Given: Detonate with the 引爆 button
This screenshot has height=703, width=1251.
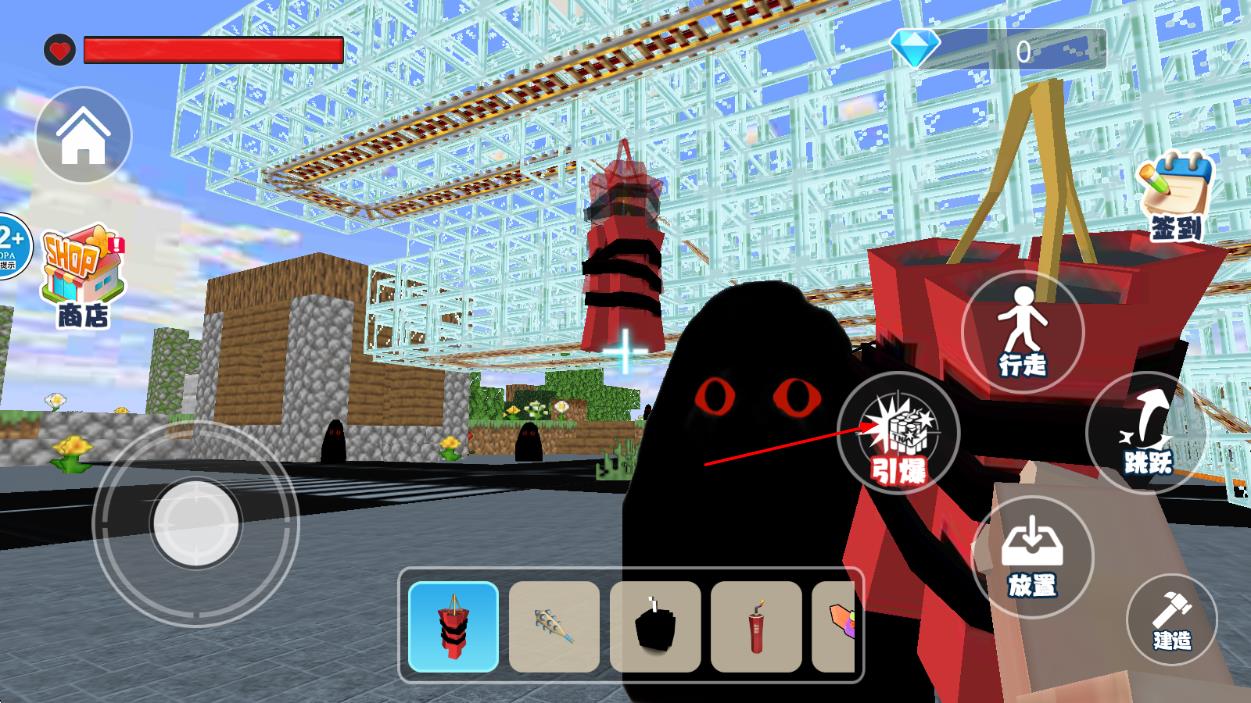Looking at the screenshot, I should tap(898, 434).
